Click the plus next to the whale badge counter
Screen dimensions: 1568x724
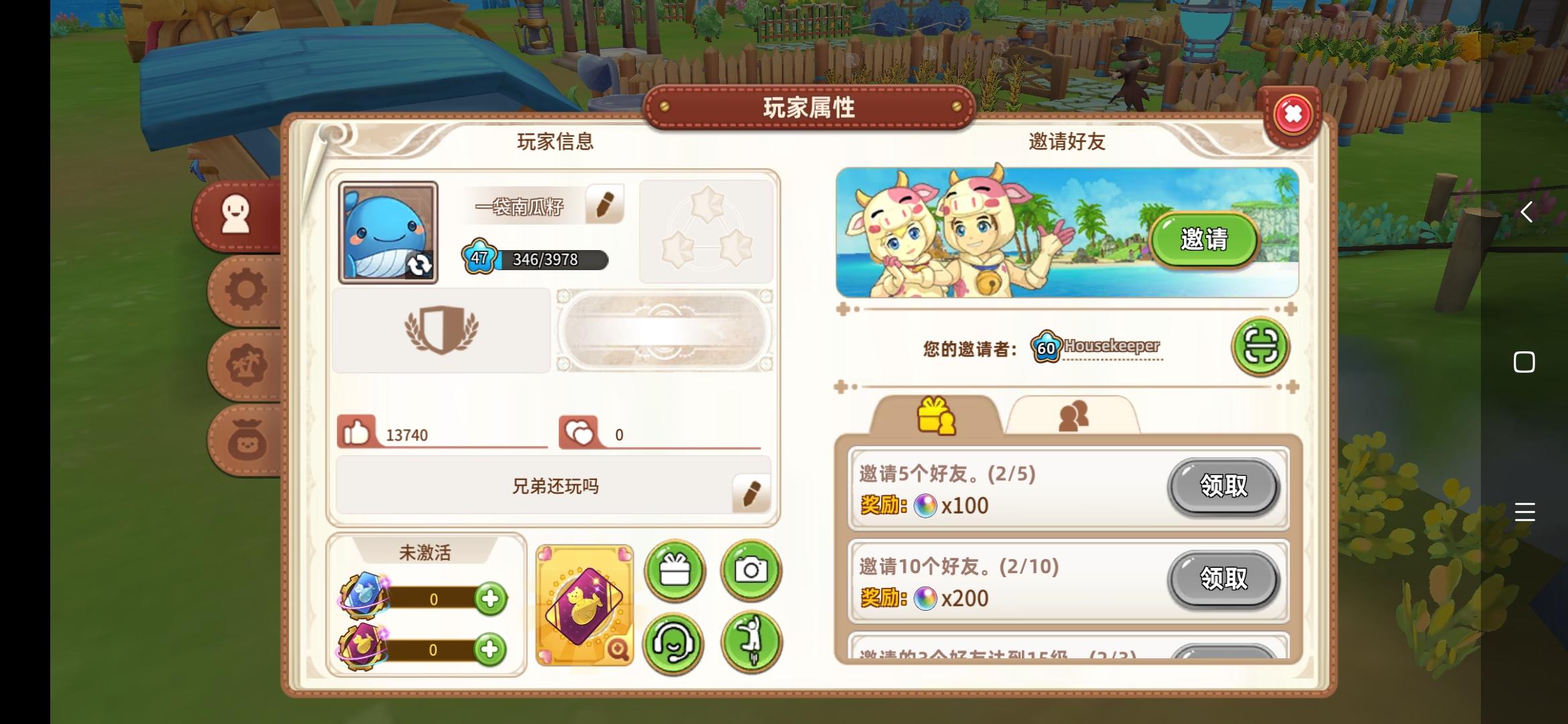(491, 599)
